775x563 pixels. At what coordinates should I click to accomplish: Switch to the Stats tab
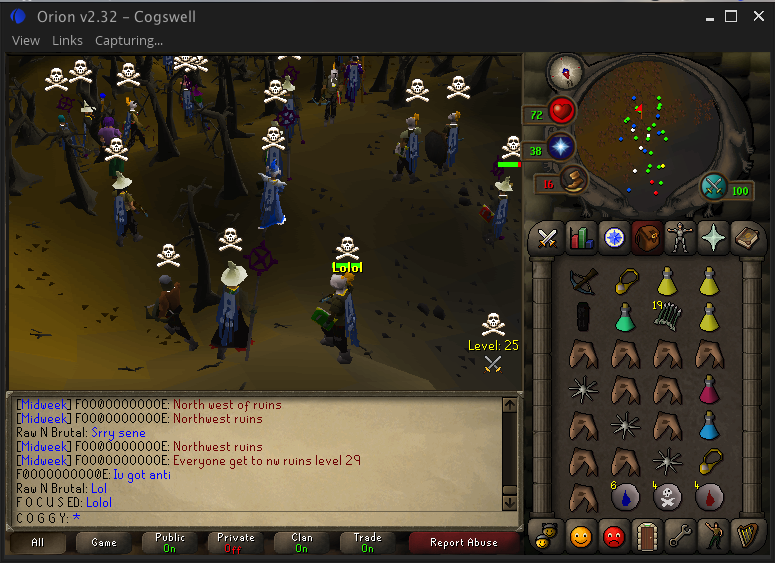(x=580, y=237)
